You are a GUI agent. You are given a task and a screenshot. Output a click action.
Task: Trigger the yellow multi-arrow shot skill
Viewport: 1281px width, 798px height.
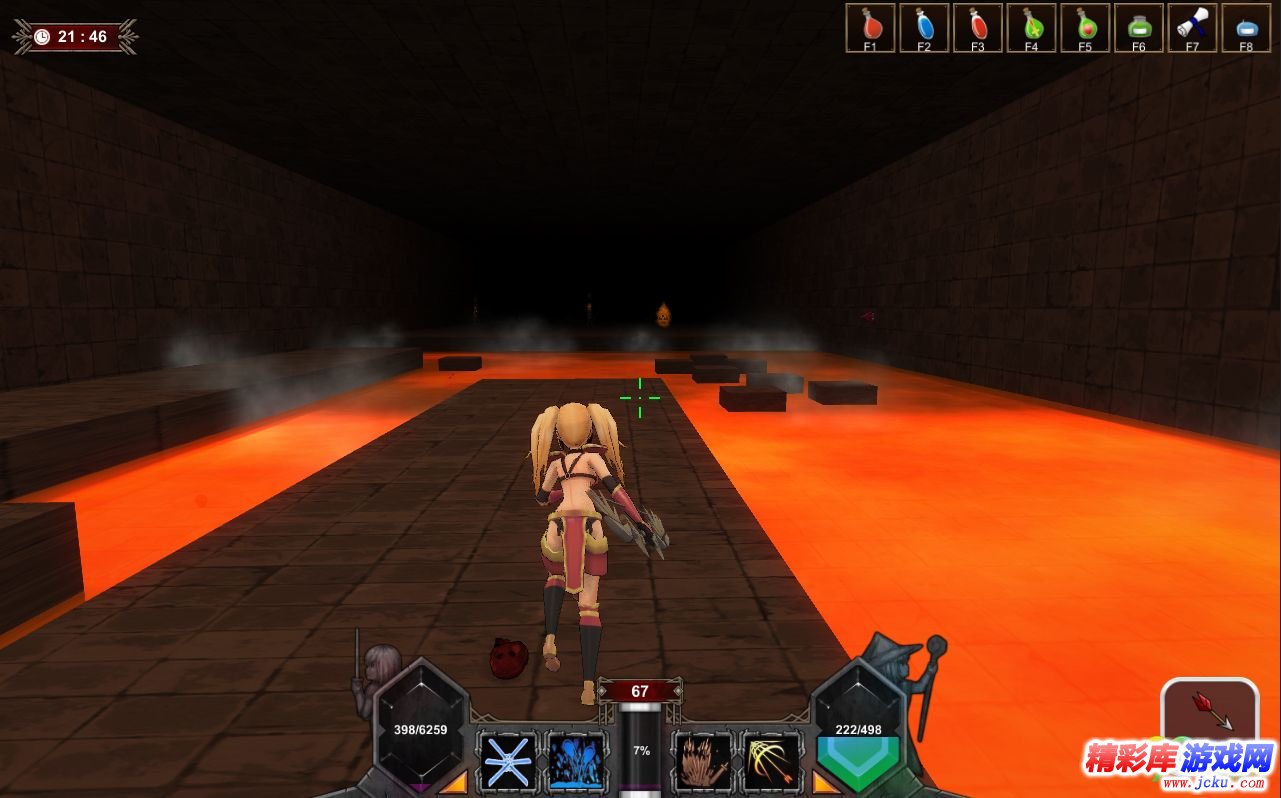(x=771, y=762)
